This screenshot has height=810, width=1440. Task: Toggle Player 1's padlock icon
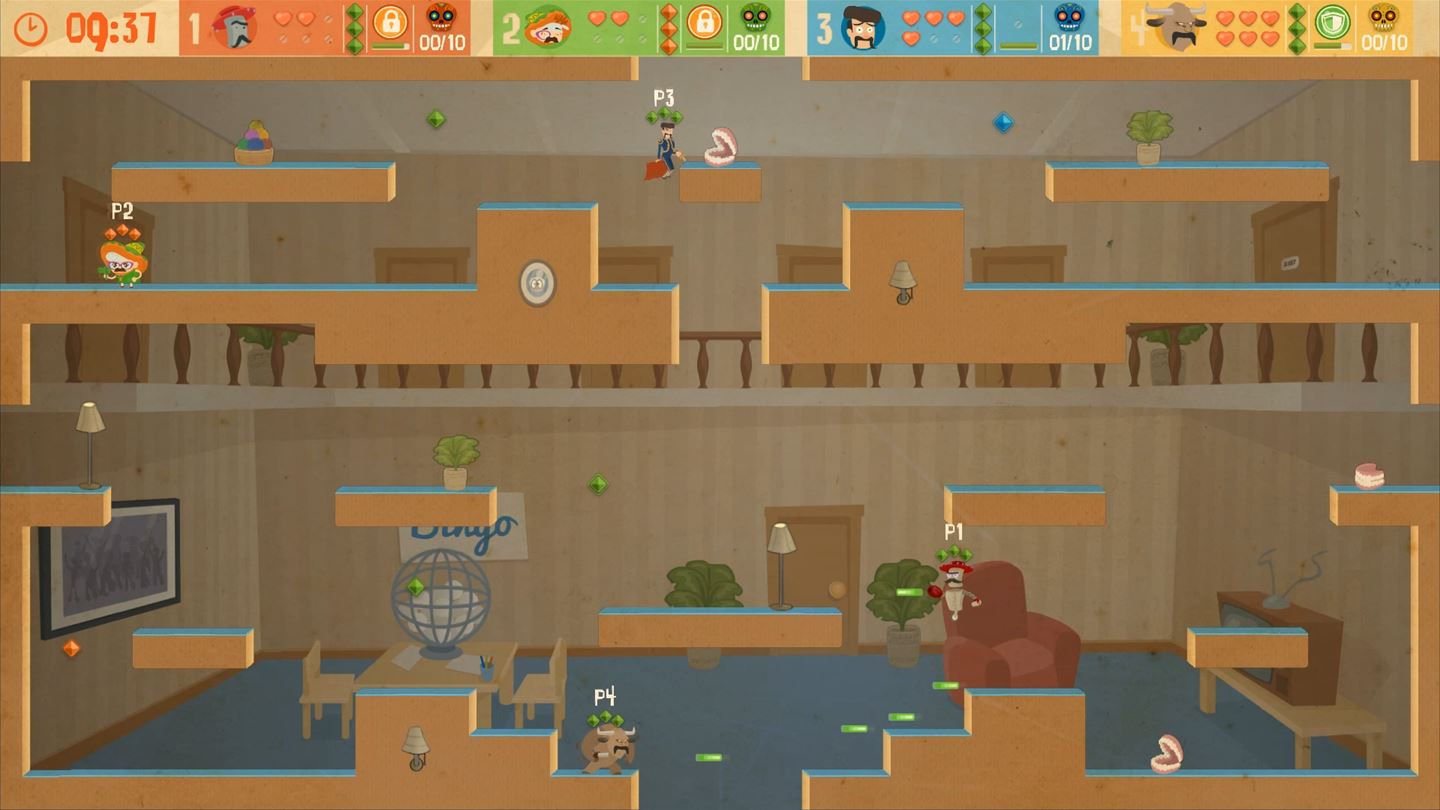[392, 22]
